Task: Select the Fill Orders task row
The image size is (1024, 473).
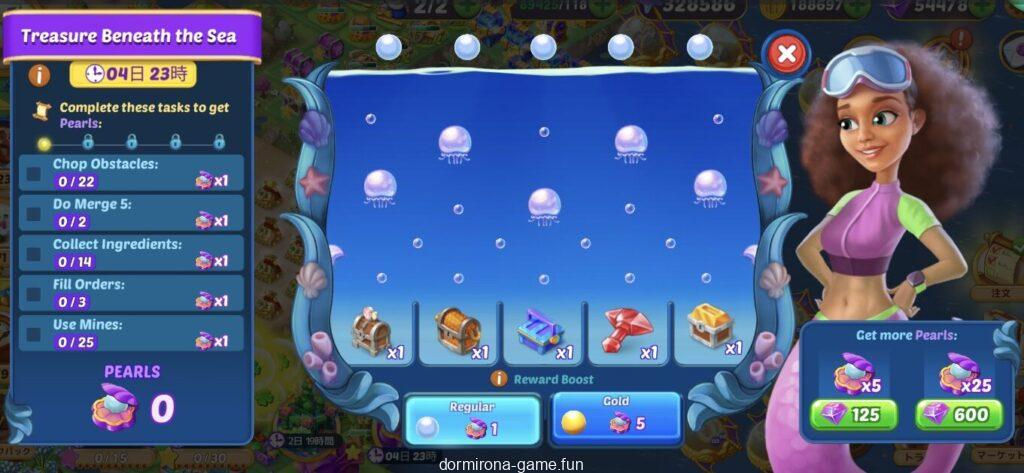Action: pos(131,292)
